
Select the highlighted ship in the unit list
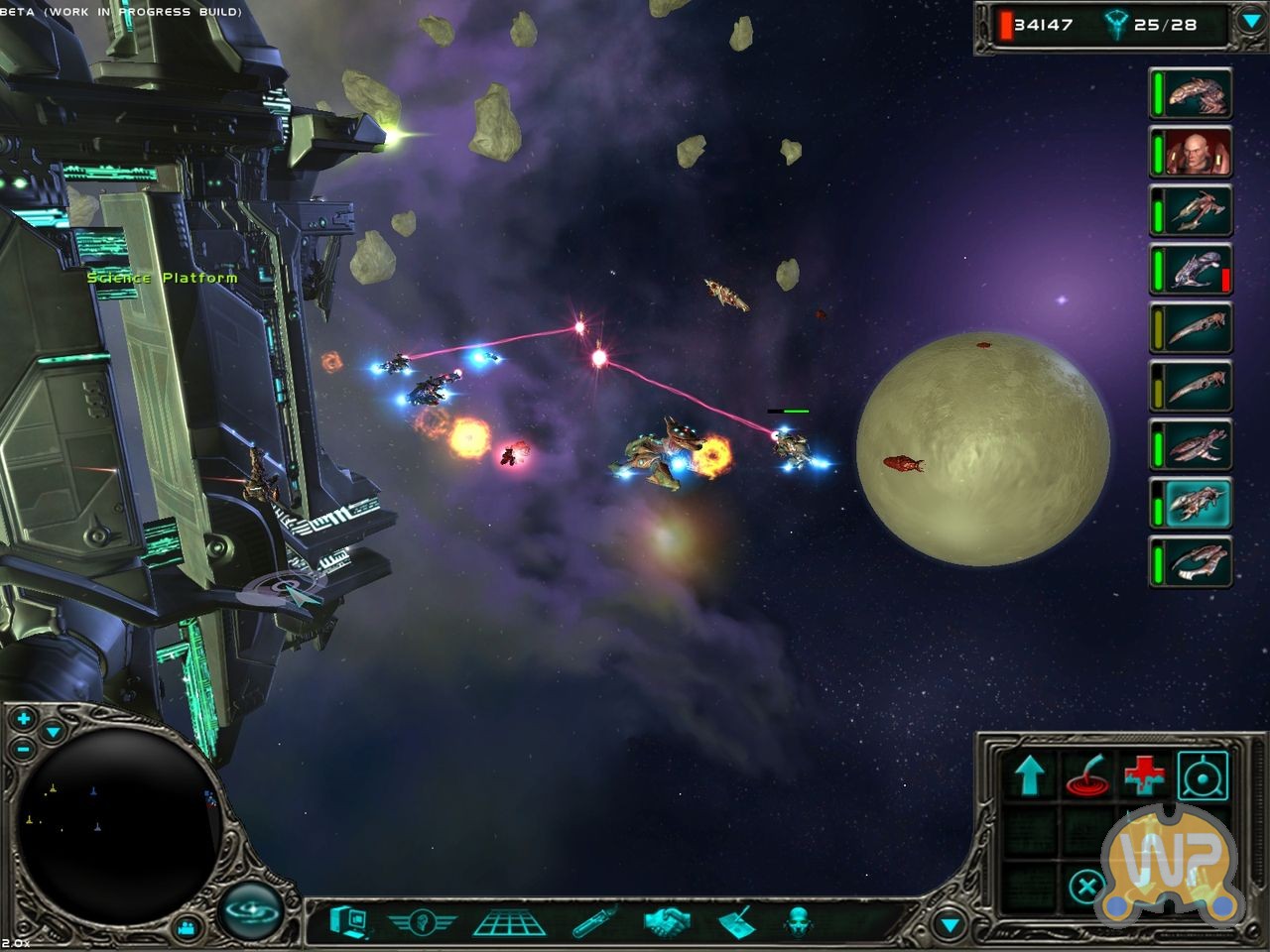(1191, 503)
